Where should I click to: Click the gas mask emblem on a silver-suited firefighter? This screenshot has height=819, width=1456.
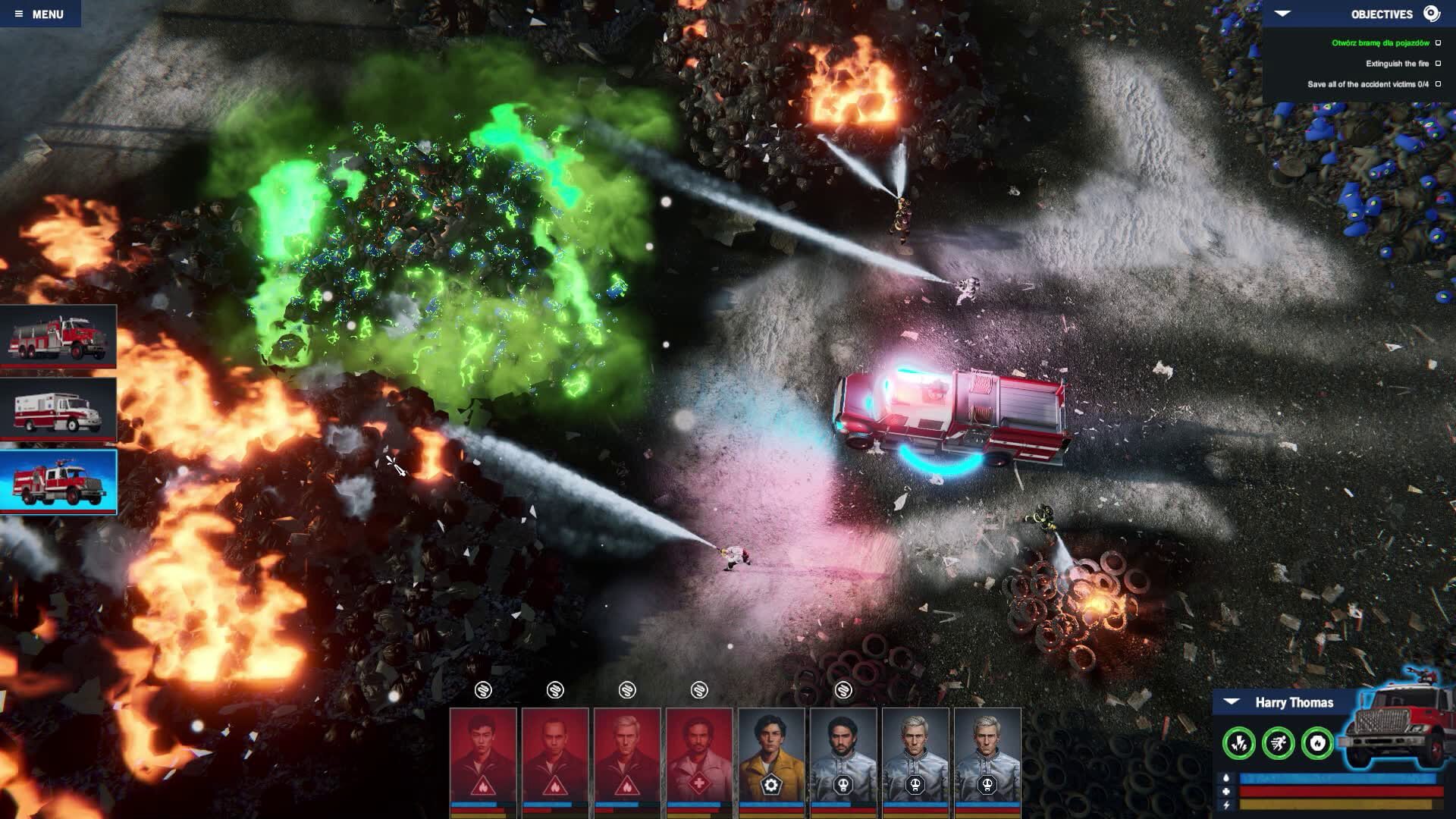click(x=843, y=786)
